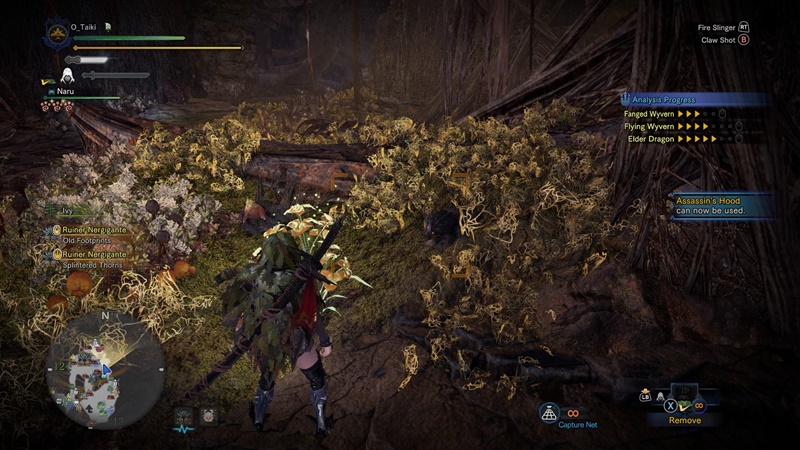This screenshot has height=450, width=800.
Task: Open the circular minimap
Action: (105, 367)
